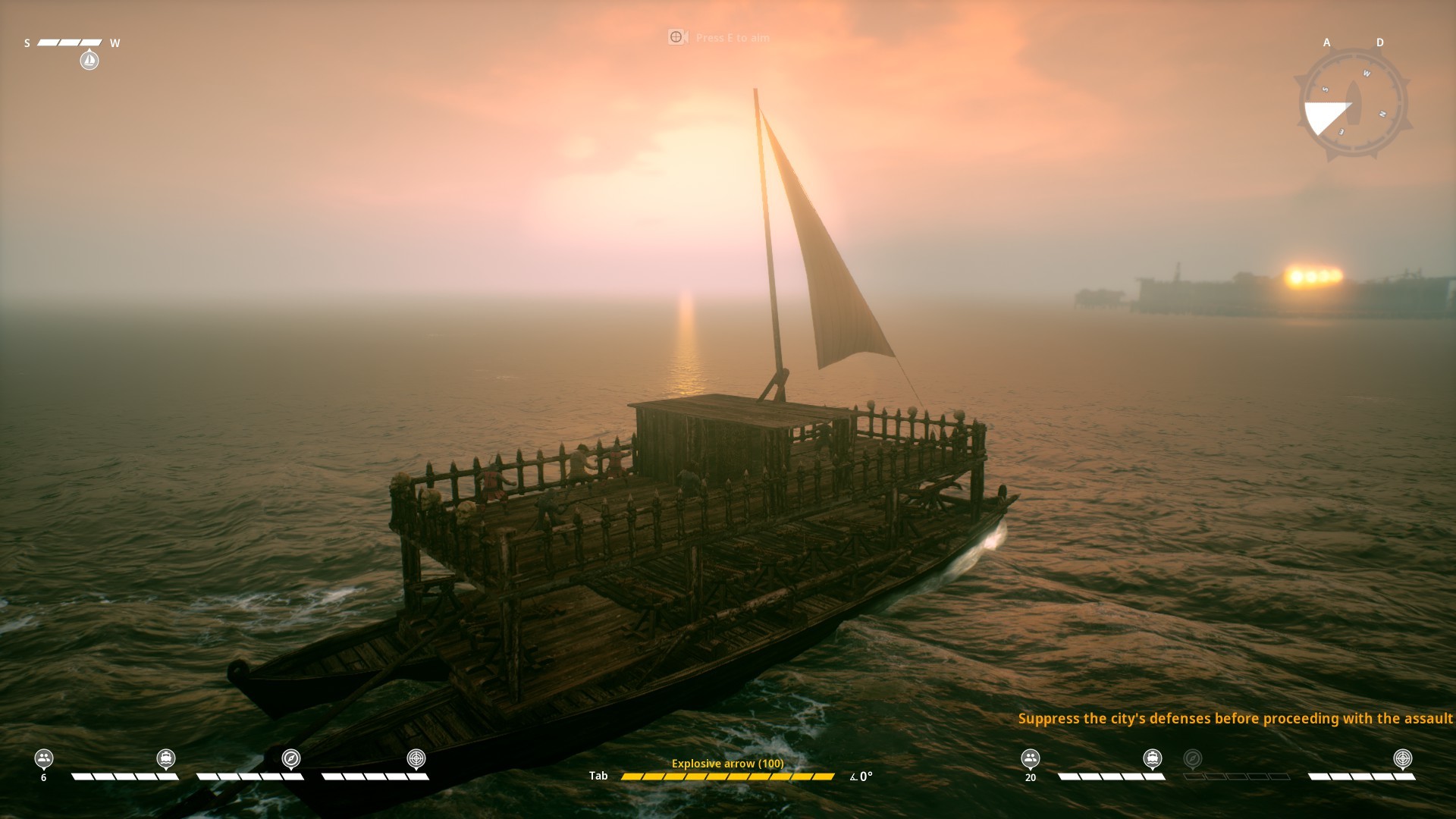1456x819 pixels.
Task: Select the Explosive arrow ammo label
Action: click(727, 764)
